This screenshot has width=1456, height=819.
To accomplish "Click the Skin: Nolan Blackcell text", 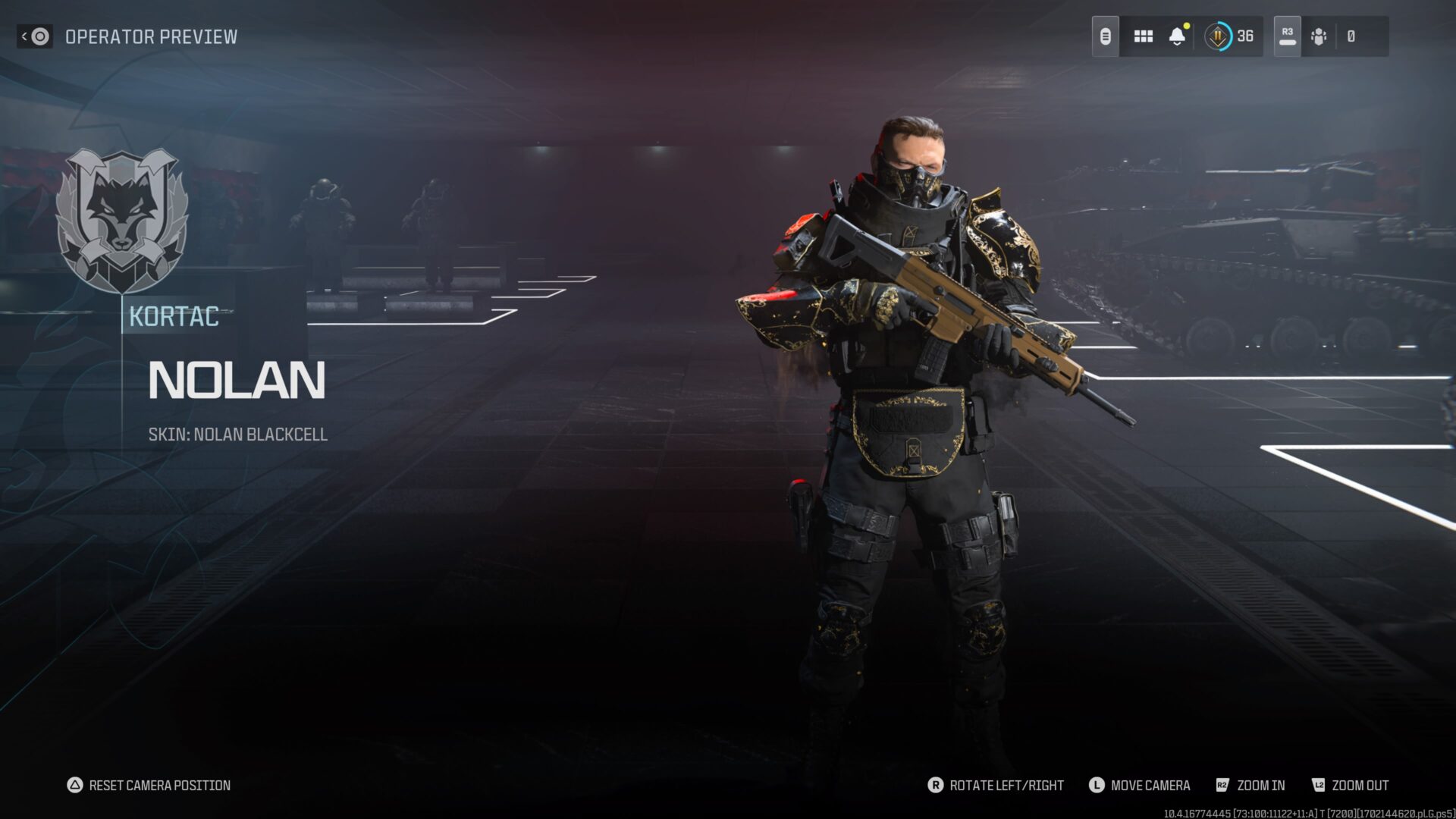I will [239, 435].
